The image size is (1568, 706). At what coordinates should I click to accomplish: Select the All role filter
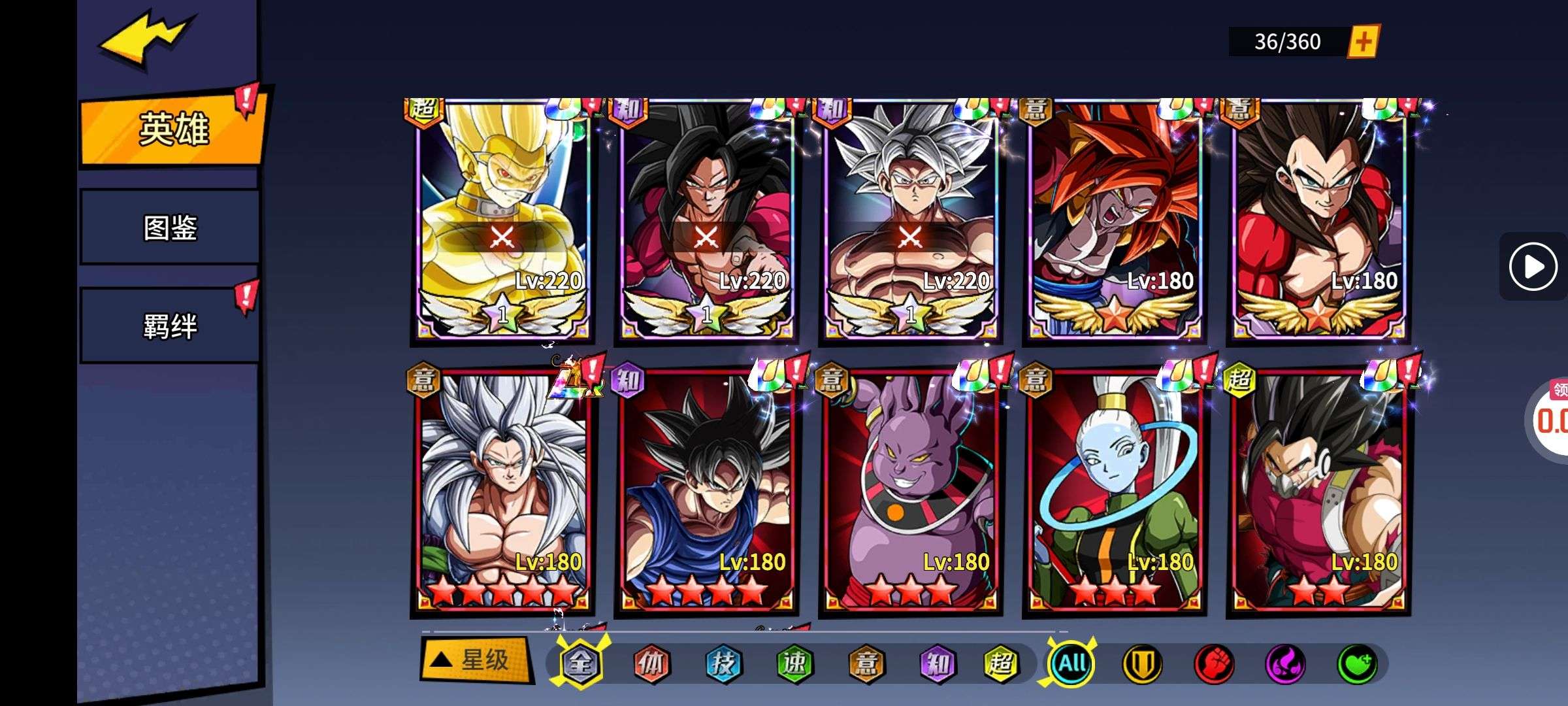pyautogui.click(x=1072, y=664)
